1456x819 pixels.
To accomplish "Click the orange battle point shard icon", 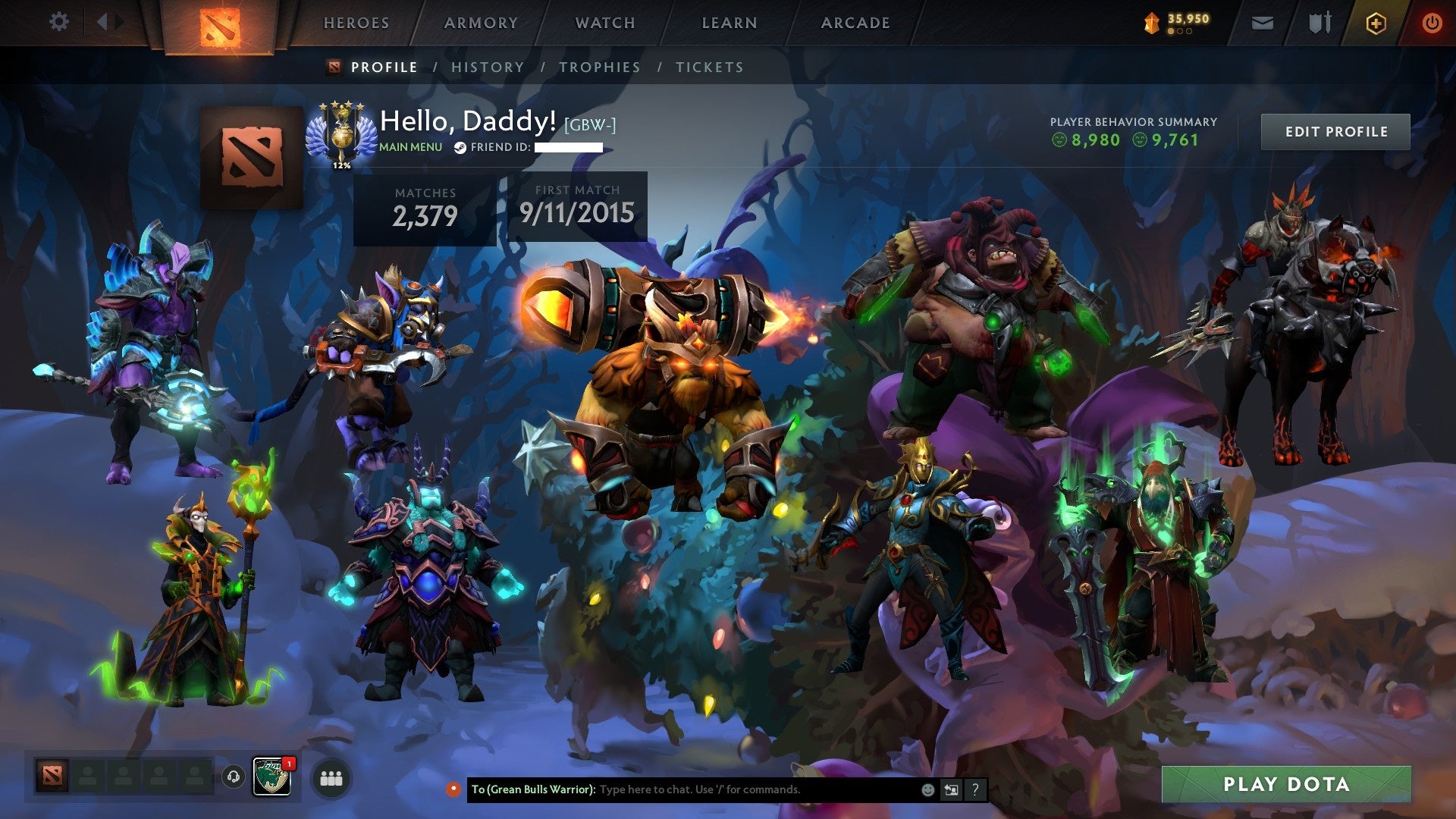I will (1151, 23).
